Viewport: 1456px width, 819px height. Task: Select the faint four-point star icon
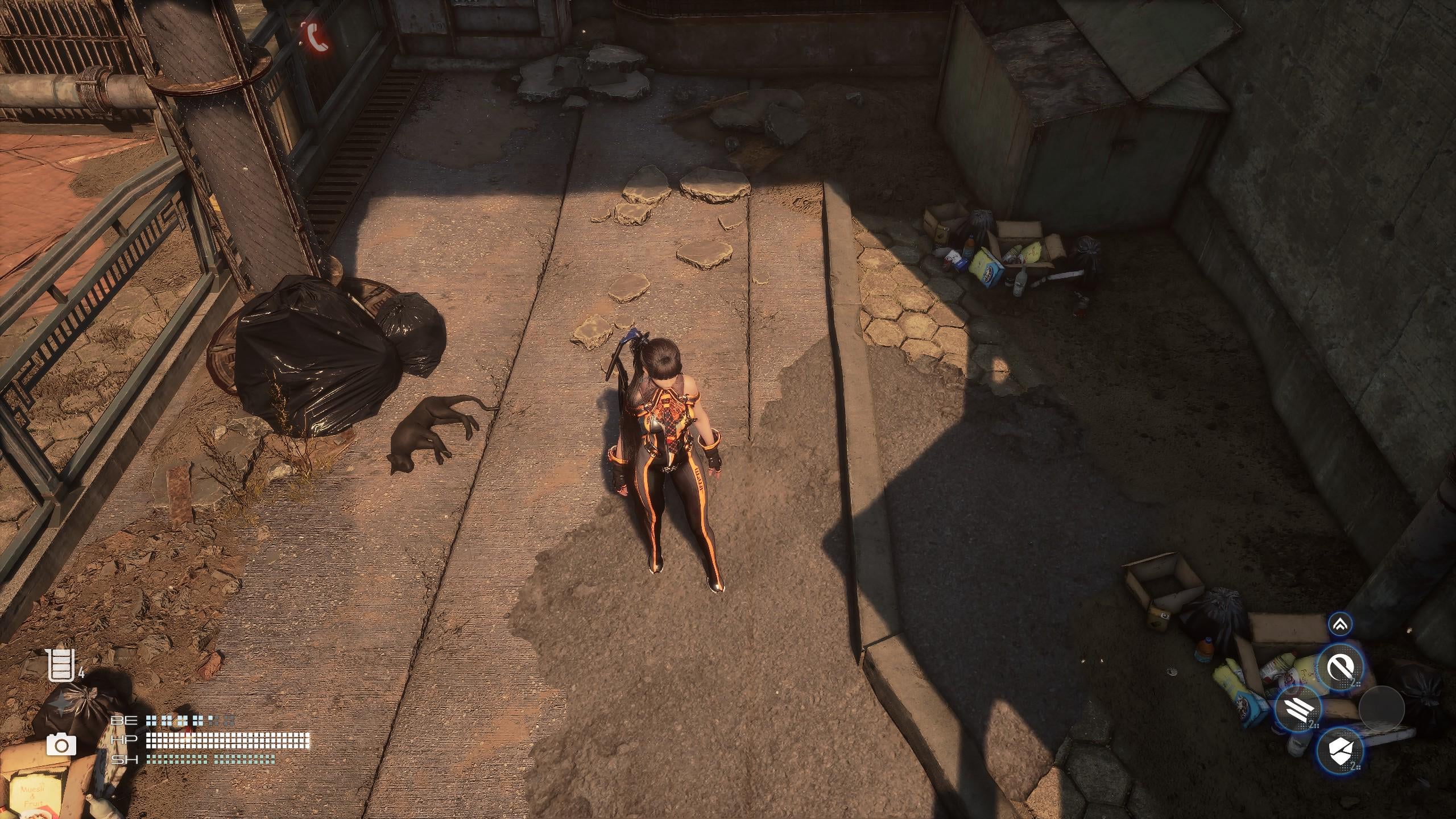(x=60, y=705)
